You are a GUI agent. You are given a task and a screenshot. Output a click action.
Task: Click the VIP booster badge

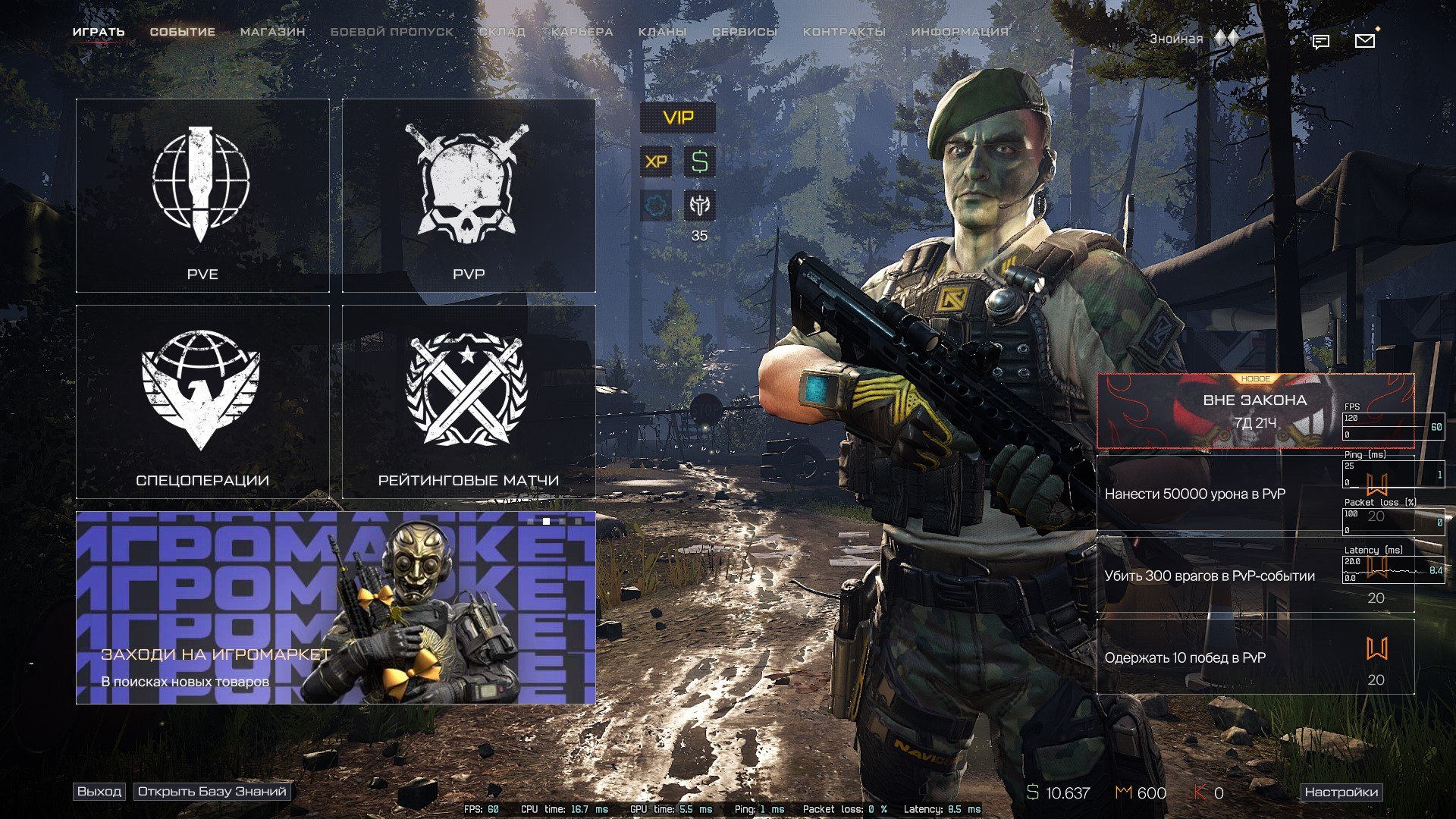tap(678, 118)
